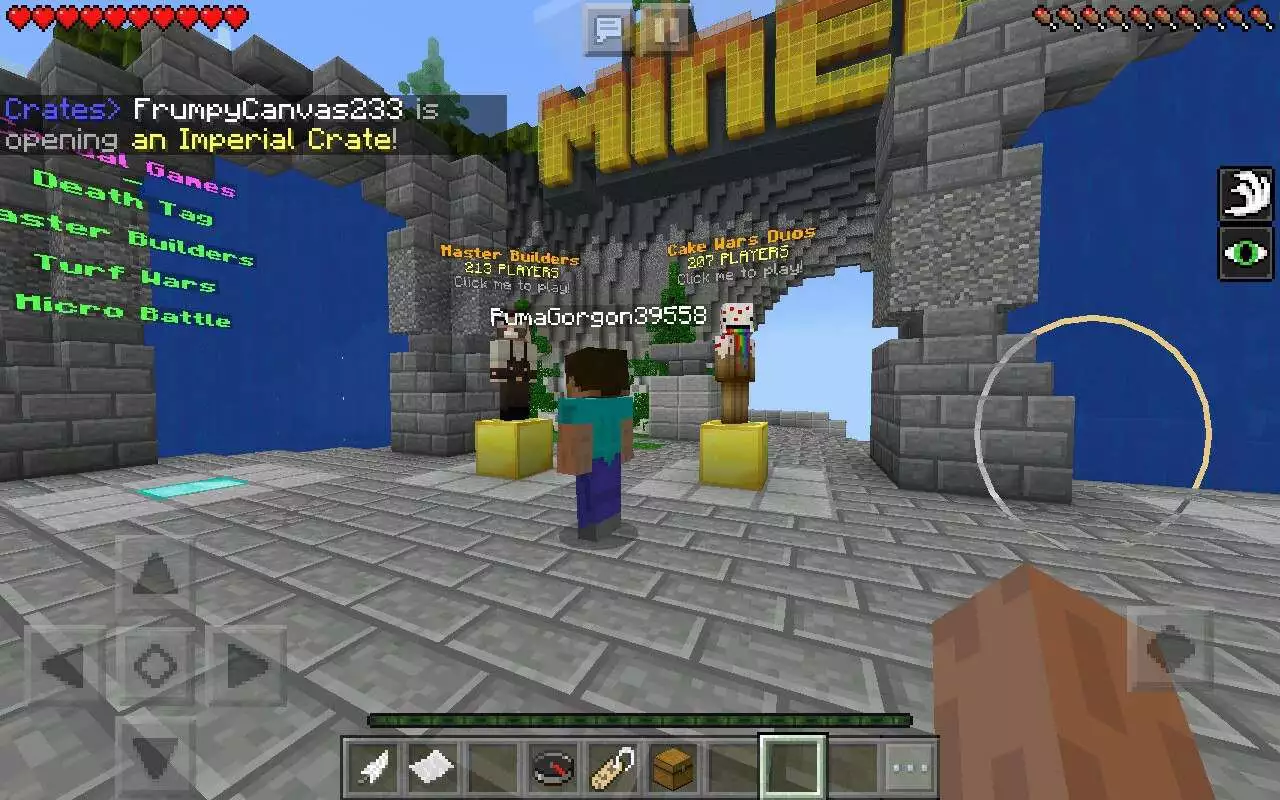Image resolution: width=1280 pixels, height=800 pixels.
Task: Tap the center diamond D-pad button
Action: click(x=155, y=664)
